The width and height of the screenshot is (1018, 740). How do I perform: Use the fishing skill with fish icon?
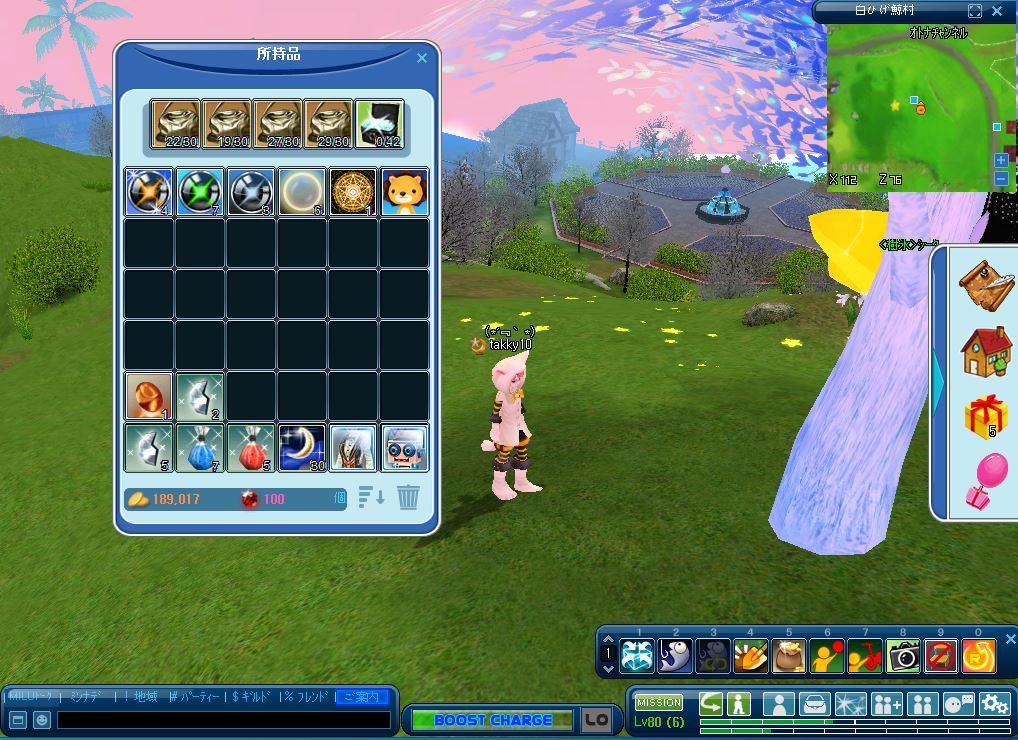pos(674,655)
